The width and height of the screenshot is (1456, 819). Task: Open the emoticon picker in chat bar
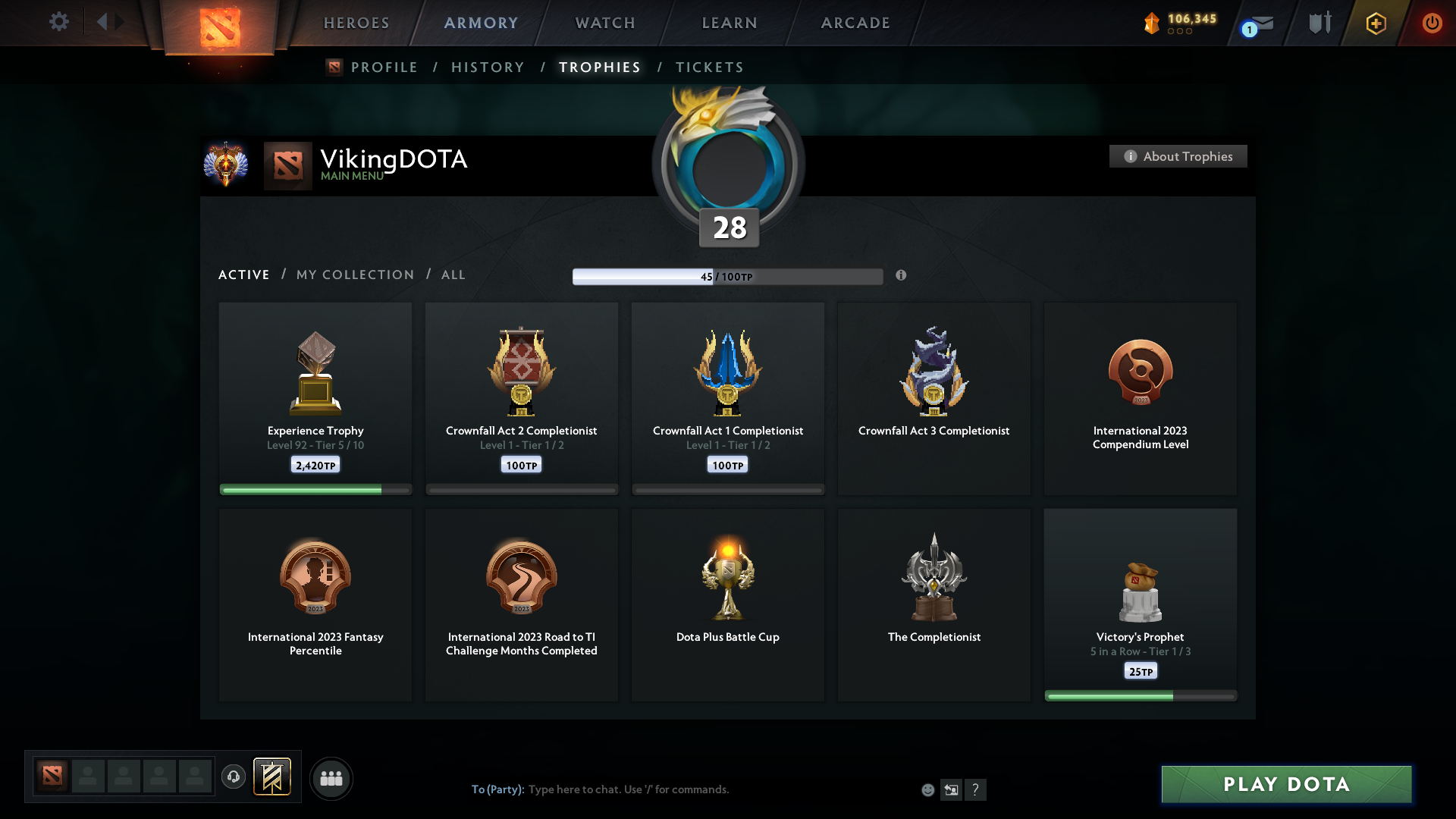[927, 789]
